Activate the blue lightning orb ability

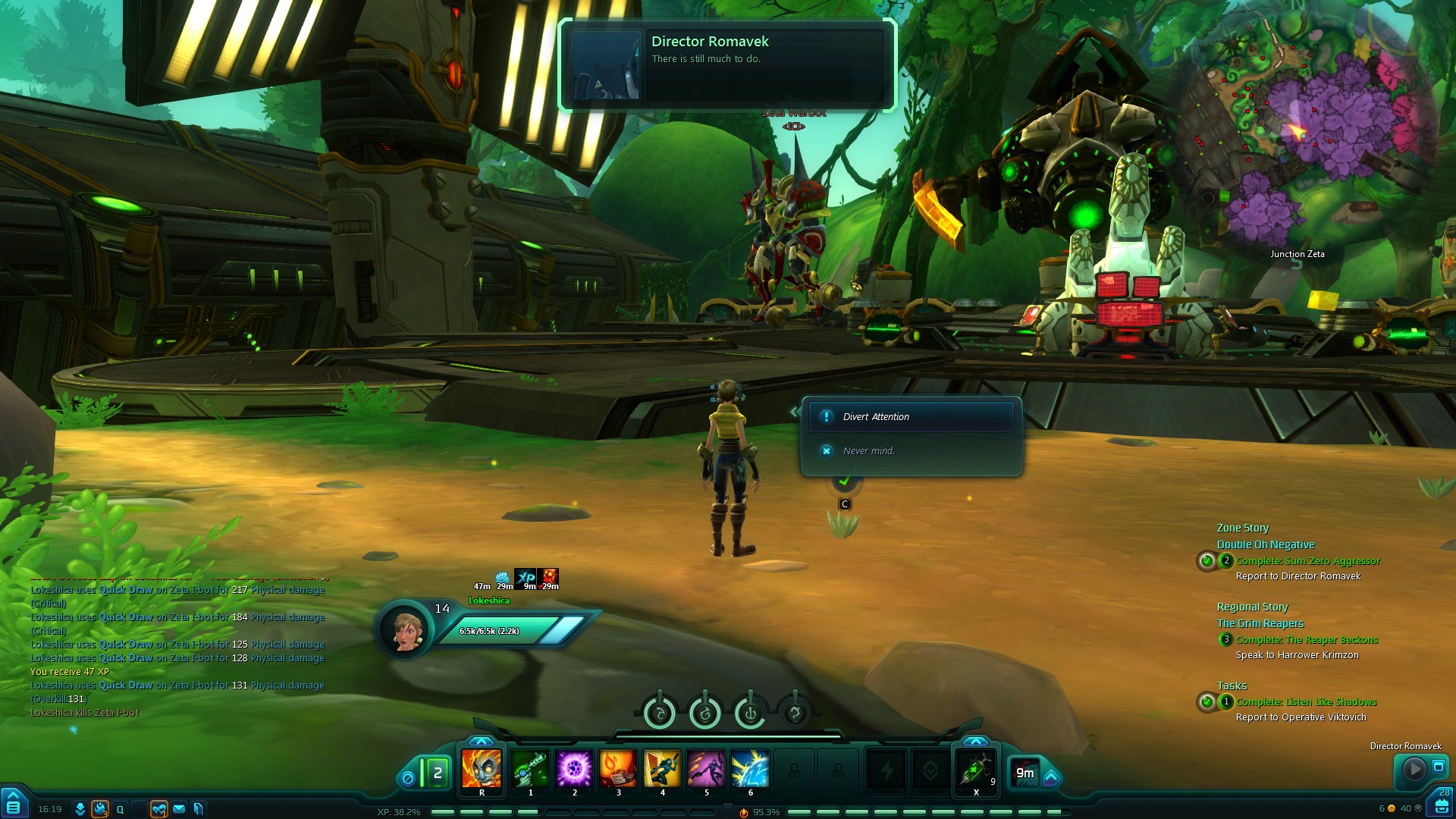pos(750,769)
